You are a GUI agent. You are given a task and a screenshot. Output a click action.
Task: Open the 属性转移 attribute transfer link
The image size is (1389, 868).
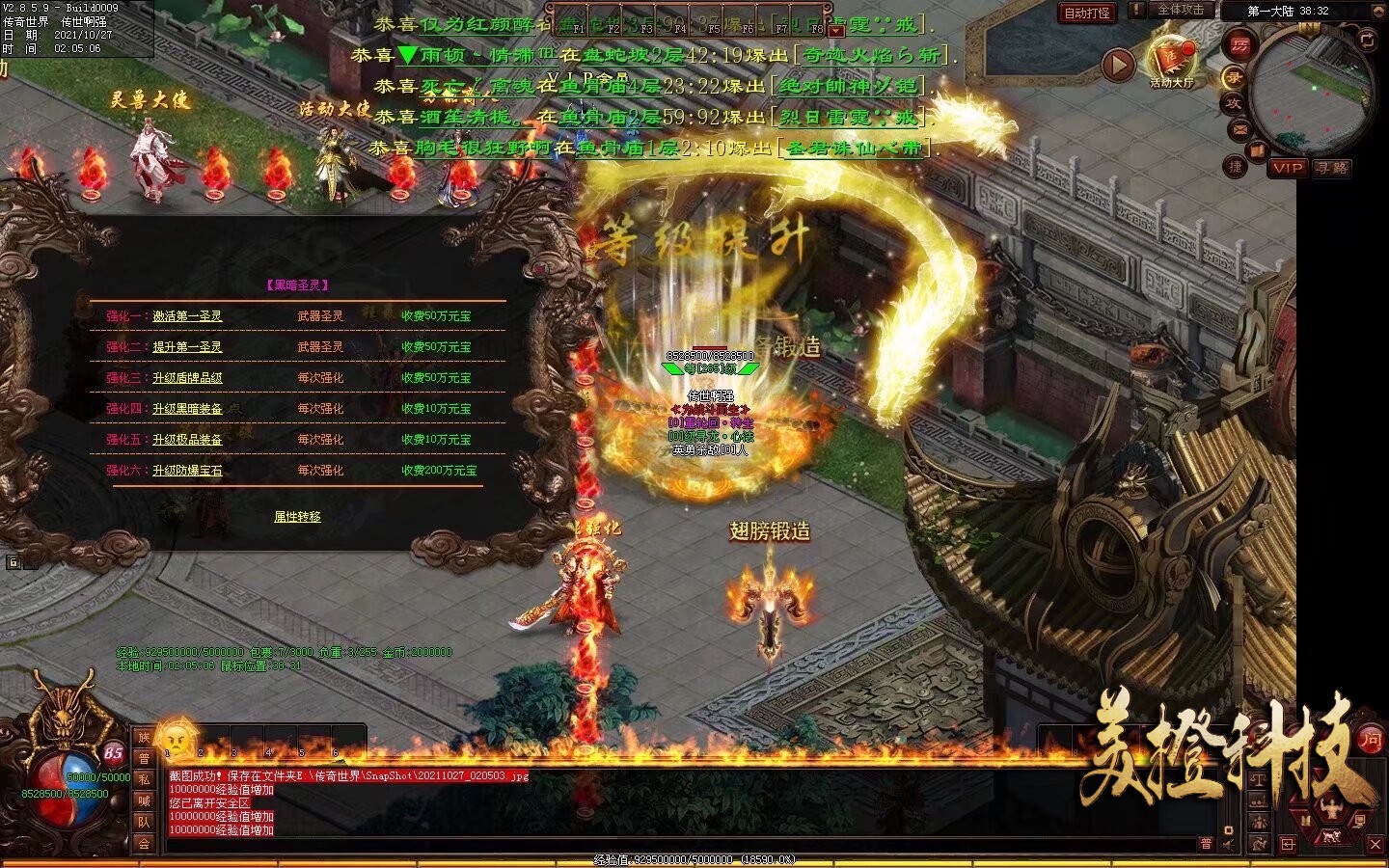[297, 517]
